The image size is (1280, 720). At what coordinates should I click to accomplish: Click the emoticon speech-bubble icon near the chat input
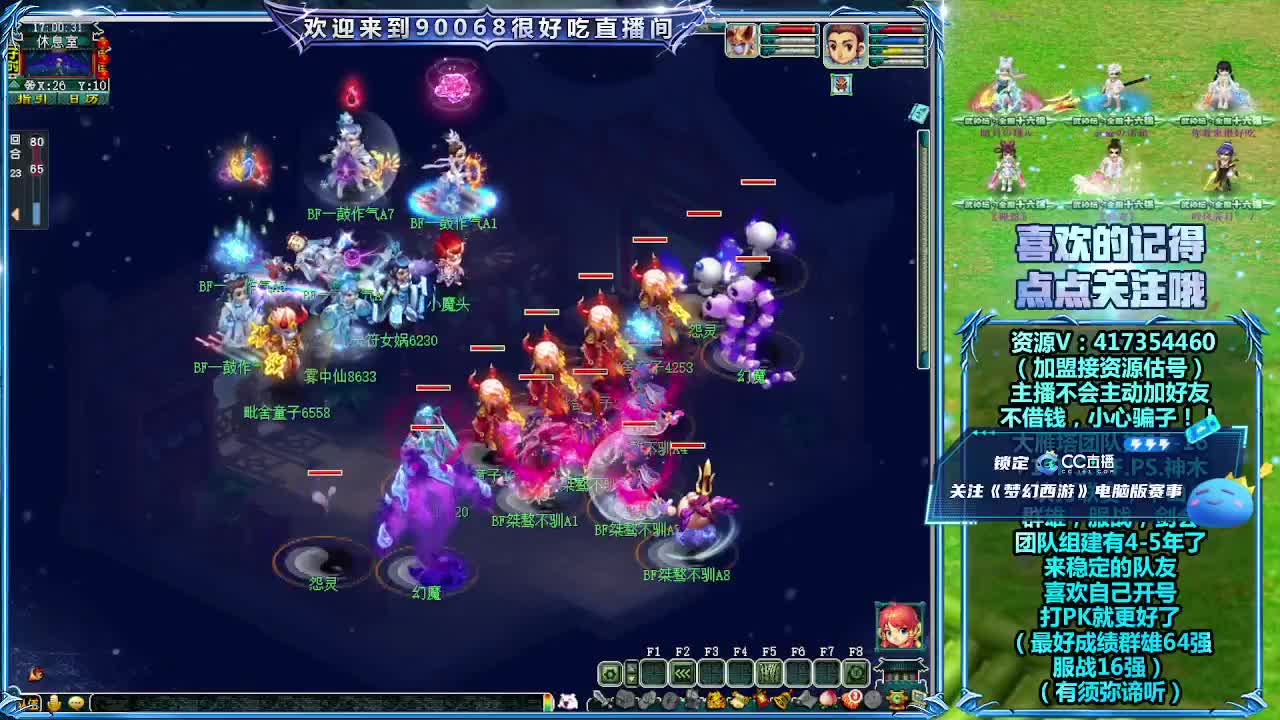76,703
